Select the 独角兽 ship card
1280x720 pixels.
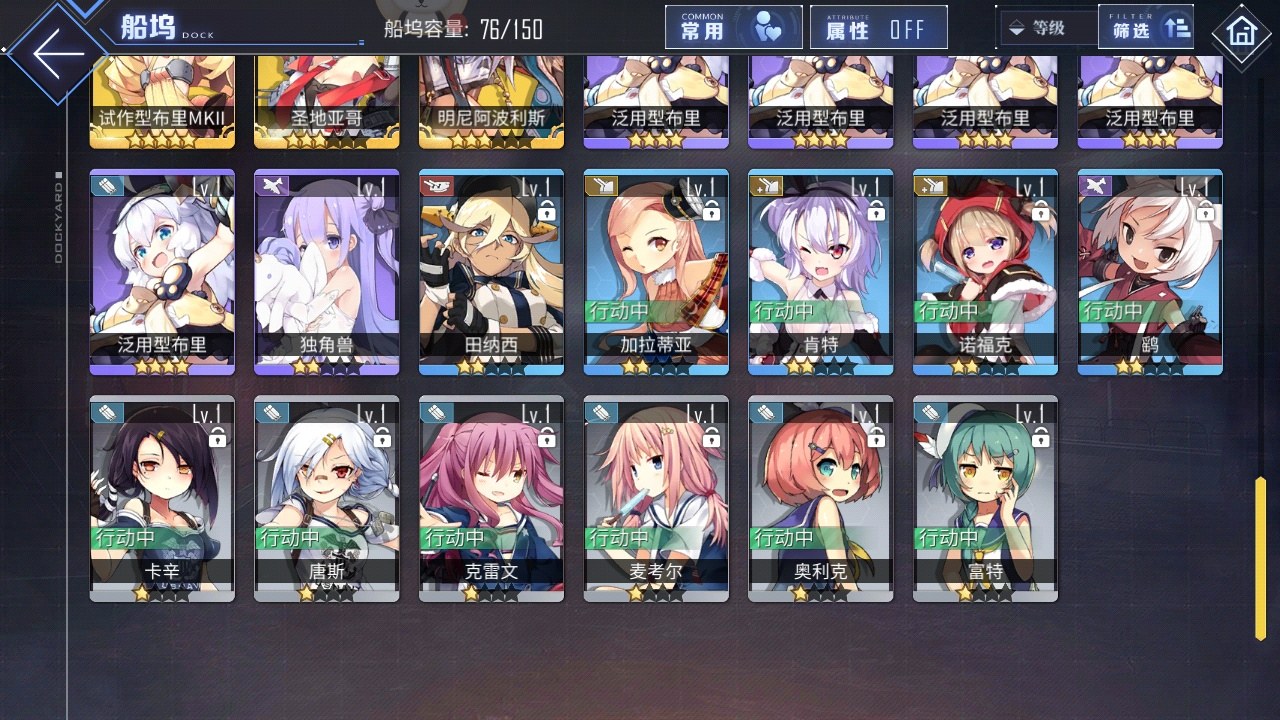[x=326, y=272]
